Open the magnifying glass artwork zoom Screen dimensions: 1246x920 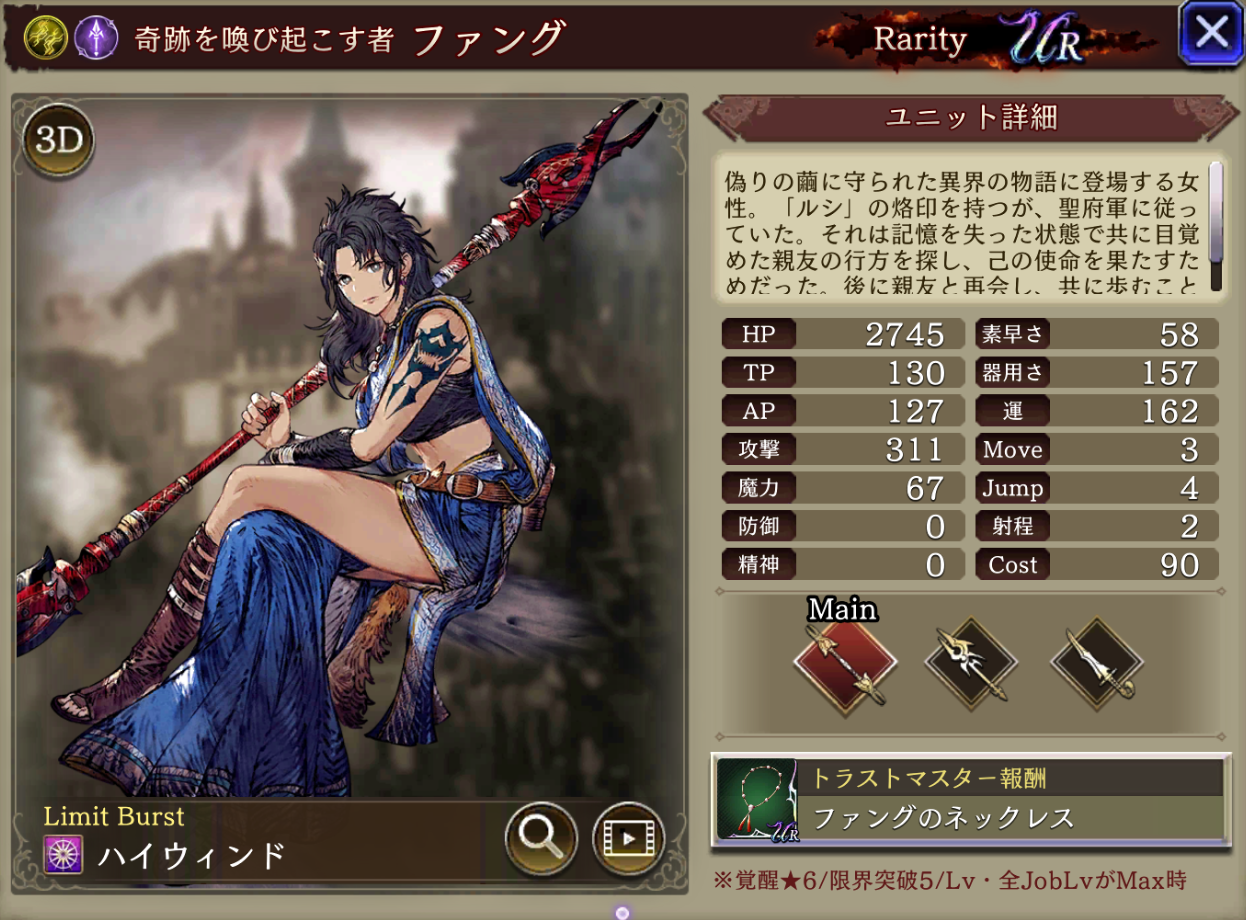point(541,838)
